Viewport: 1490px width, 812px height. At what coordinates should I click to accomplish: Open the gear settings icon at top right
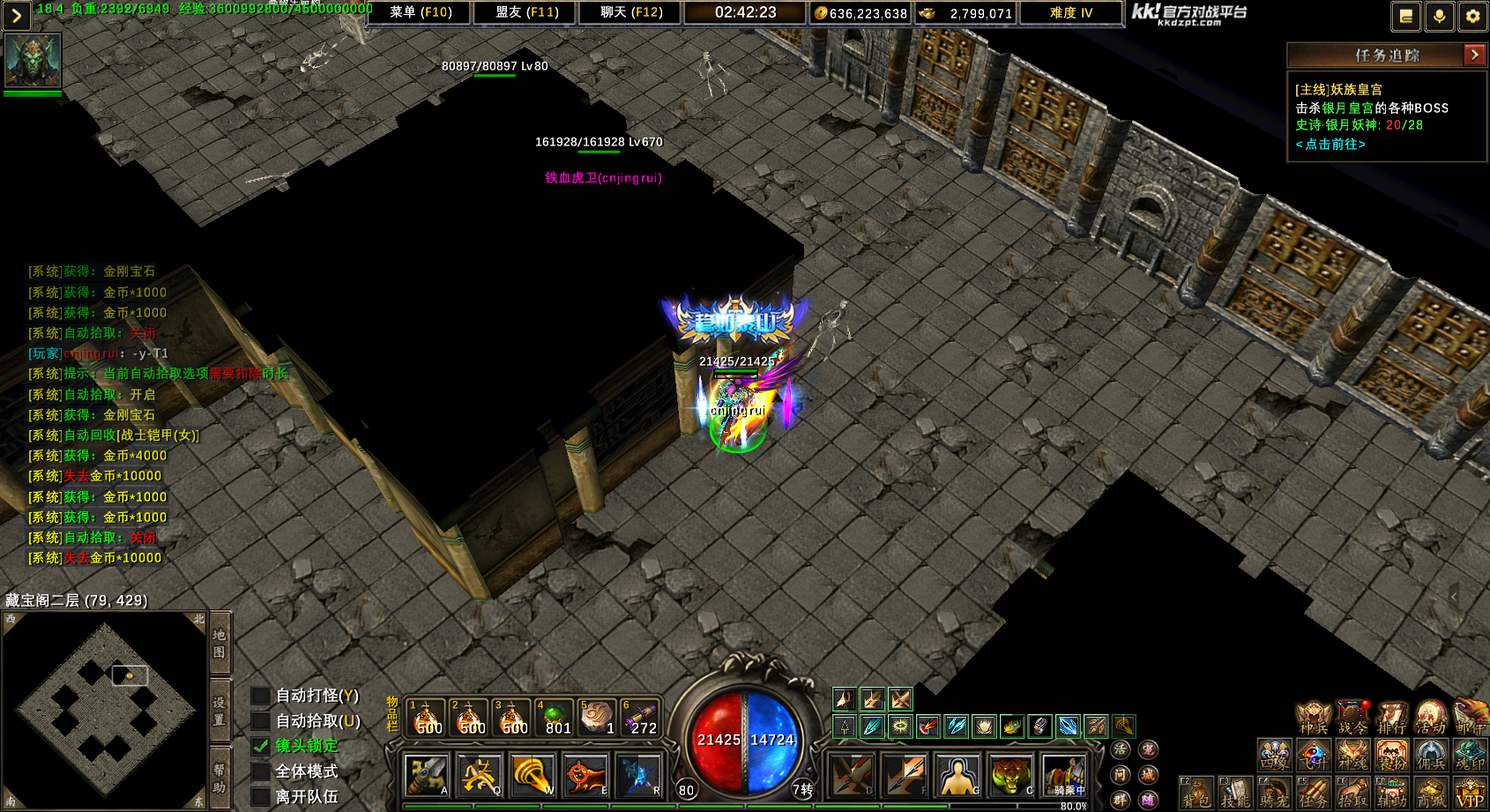pos(1472,16)
